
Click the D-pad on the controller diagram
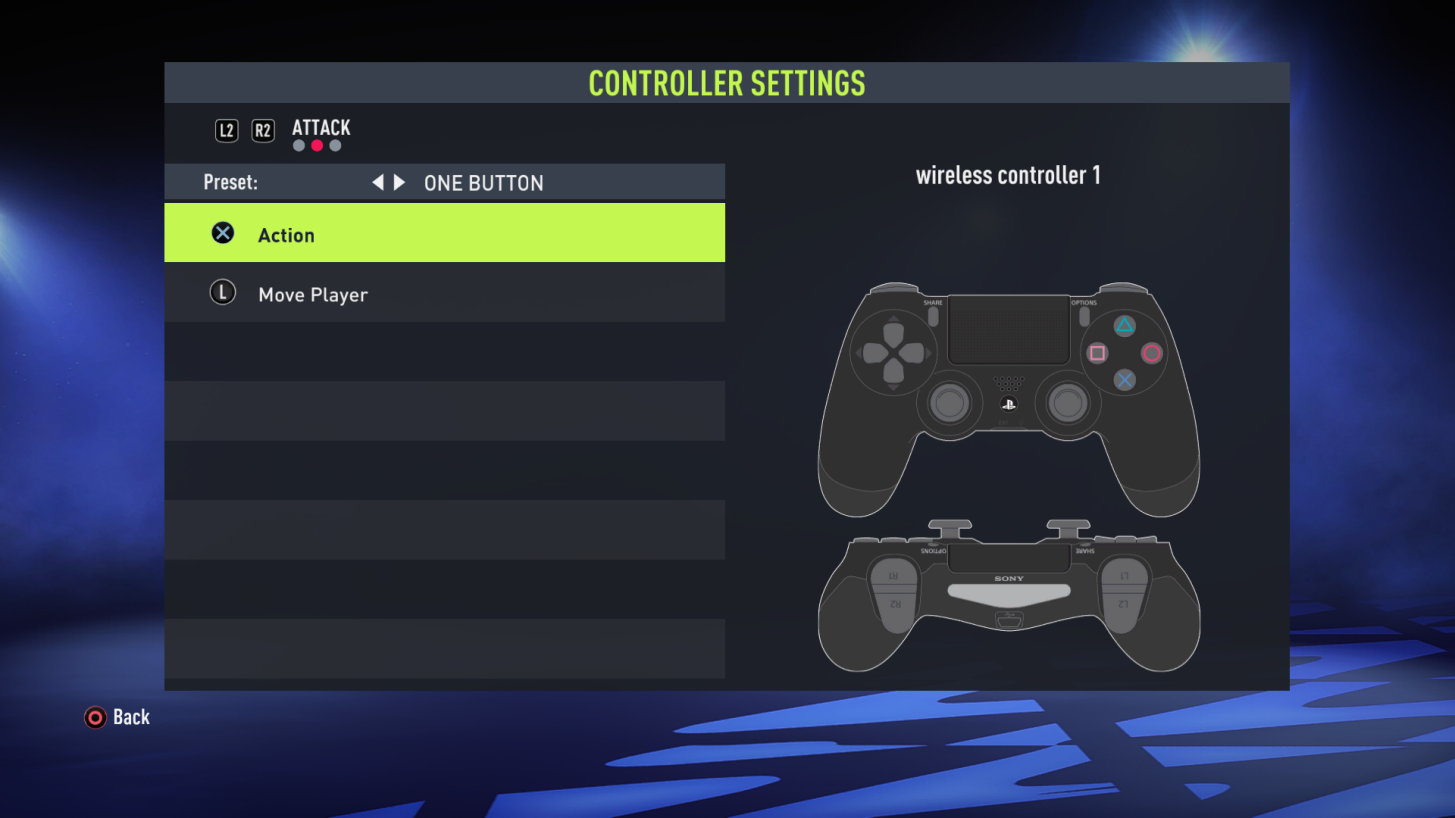coord(893,353)
